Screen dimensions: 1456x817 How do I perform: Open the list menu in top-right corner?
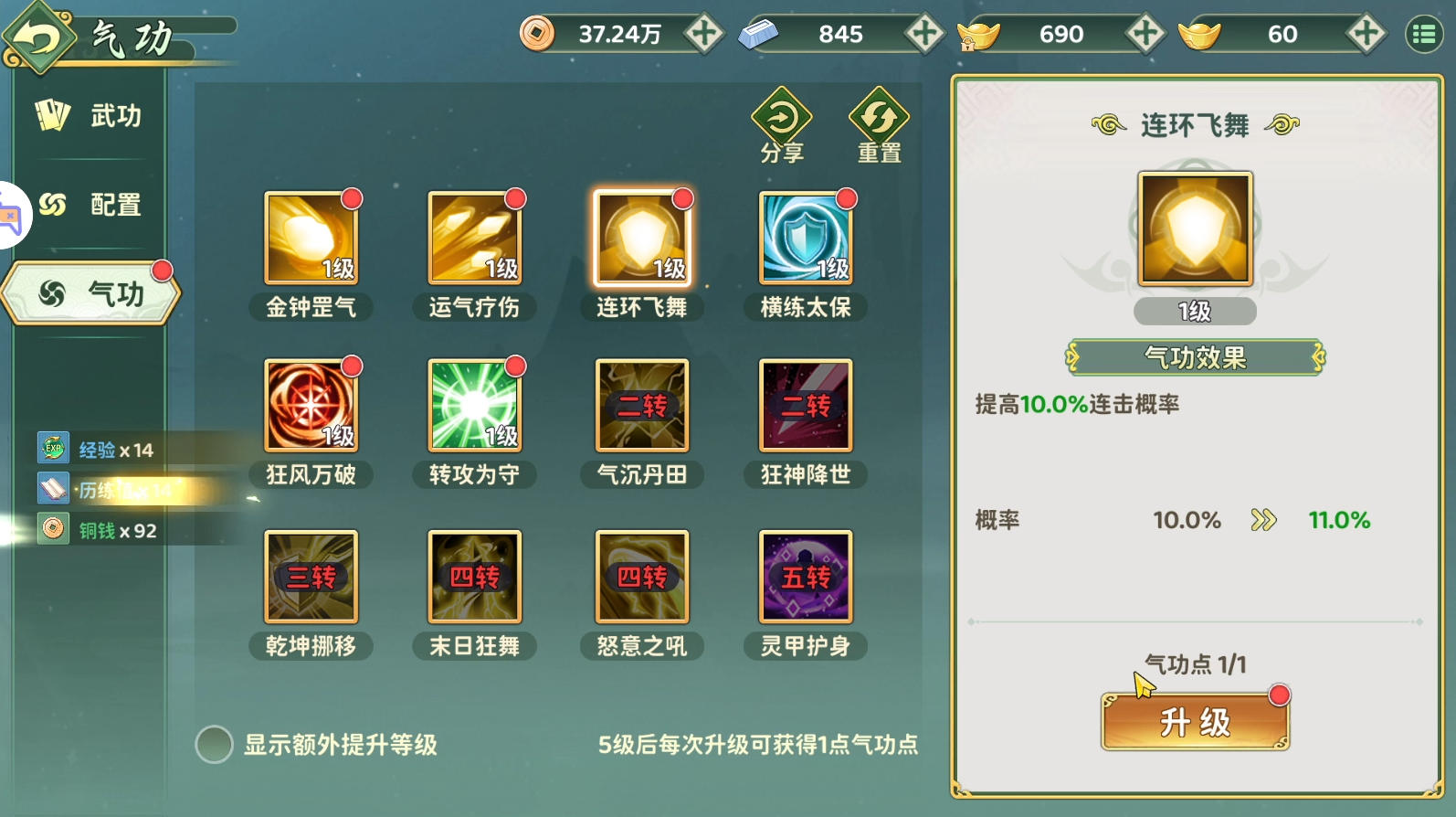coord(1423,35)
